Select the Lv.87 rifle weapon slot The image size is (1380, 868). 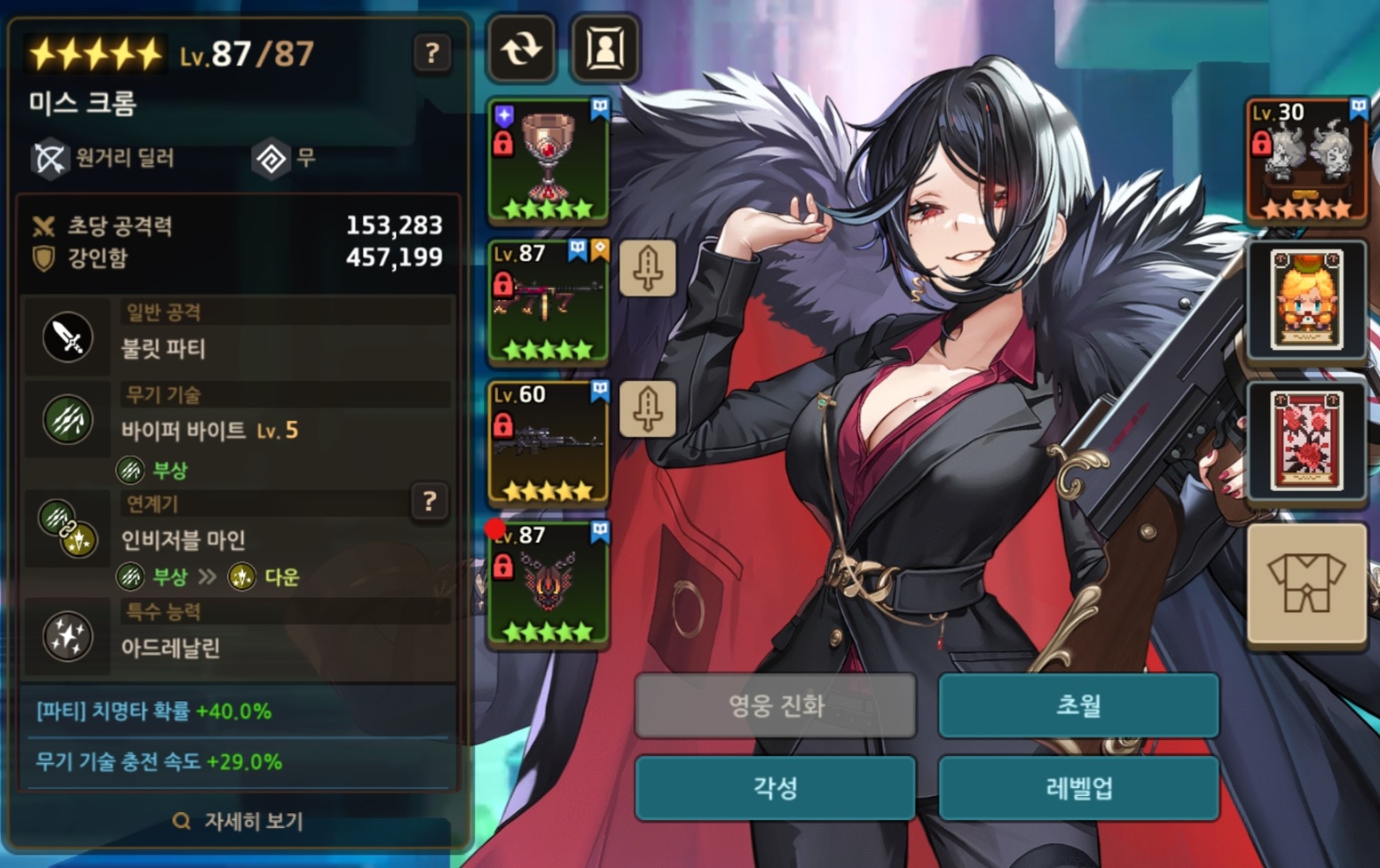(548, 302)
